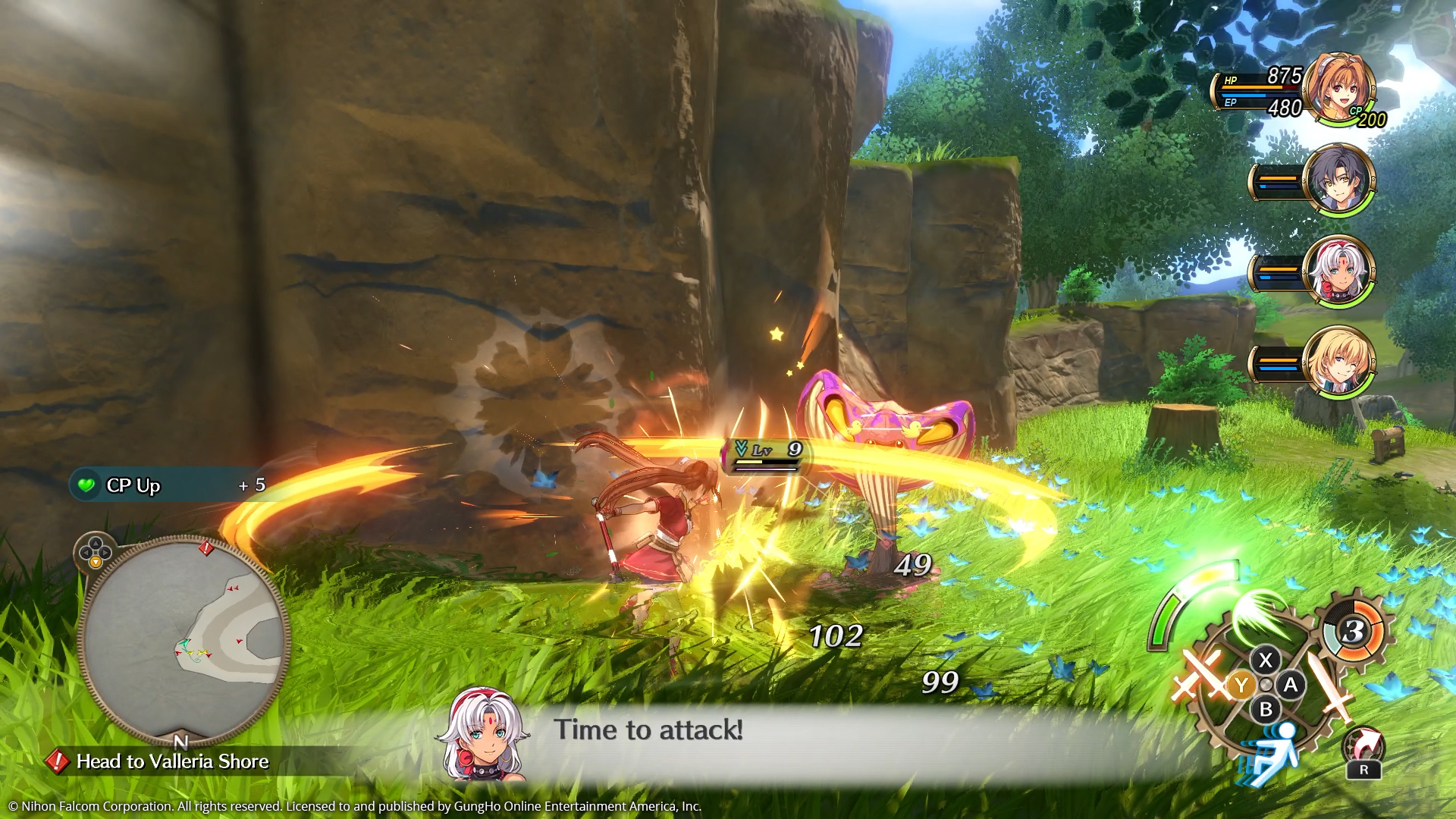Select the red curved arrow icon
Image resolution: width=1456 pixels, height=819 pixels.
tap(1363, 746)
